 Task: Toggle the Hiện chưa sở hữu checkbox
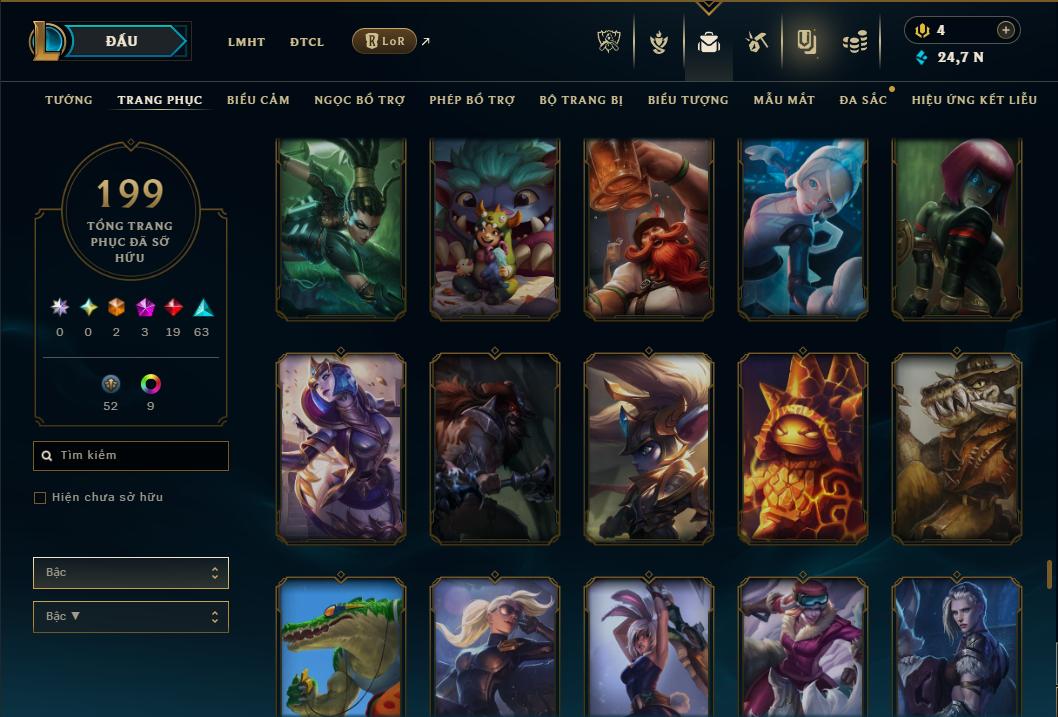(x=40, y=498)
